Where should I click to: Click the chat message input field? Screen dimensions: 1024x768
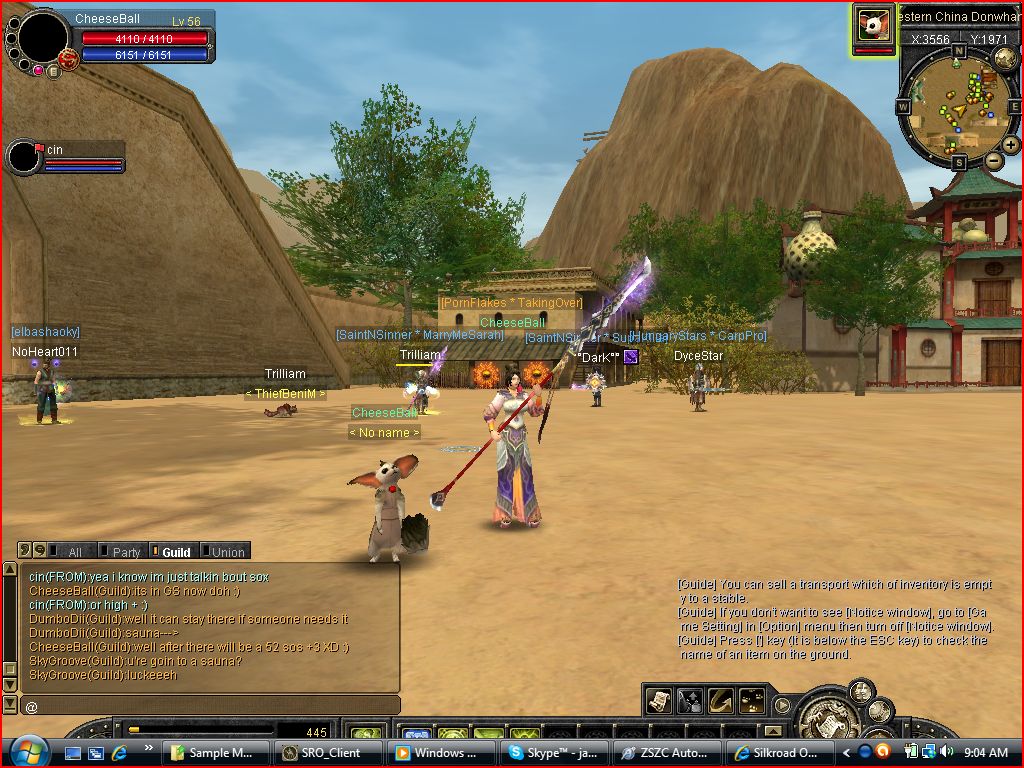coord(210,706)
